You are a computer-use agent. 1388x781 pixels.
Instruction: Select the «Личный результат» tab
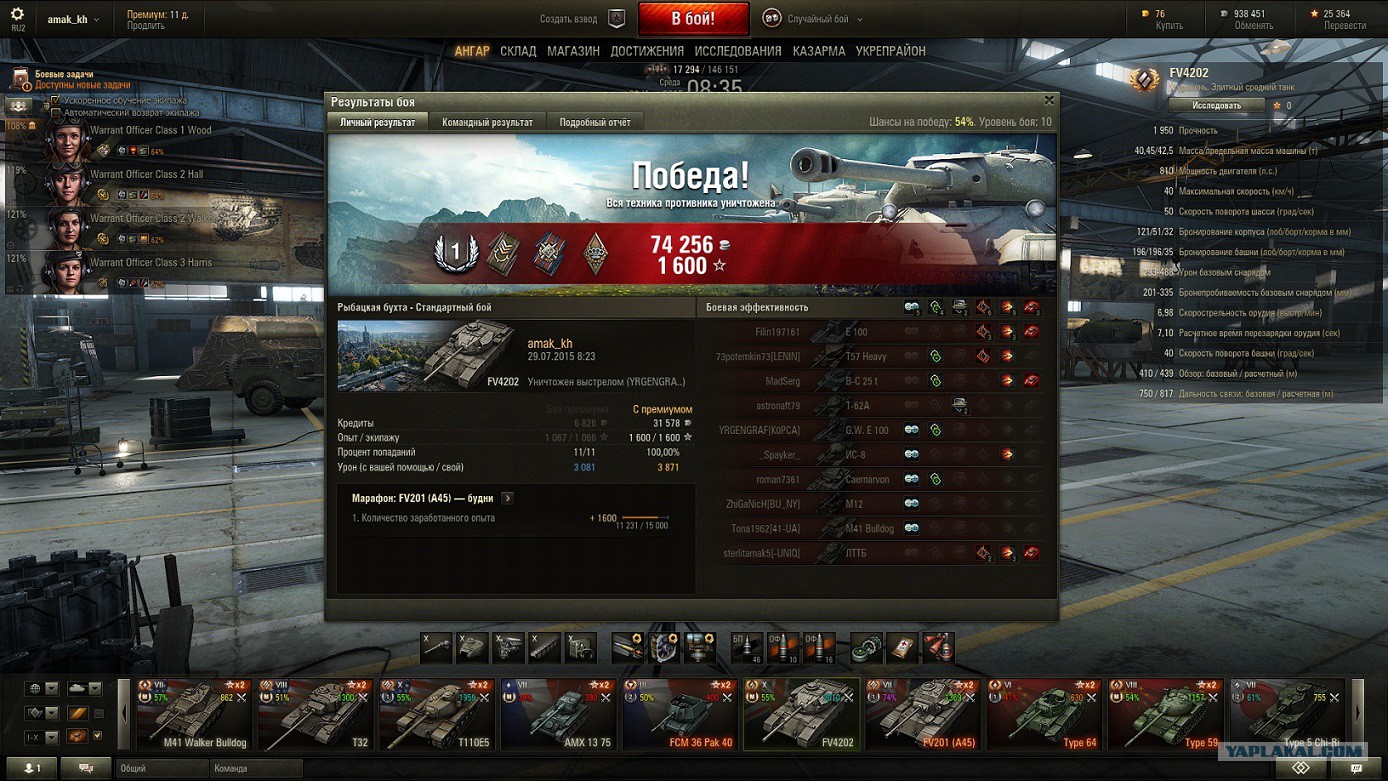pos(378,122)
